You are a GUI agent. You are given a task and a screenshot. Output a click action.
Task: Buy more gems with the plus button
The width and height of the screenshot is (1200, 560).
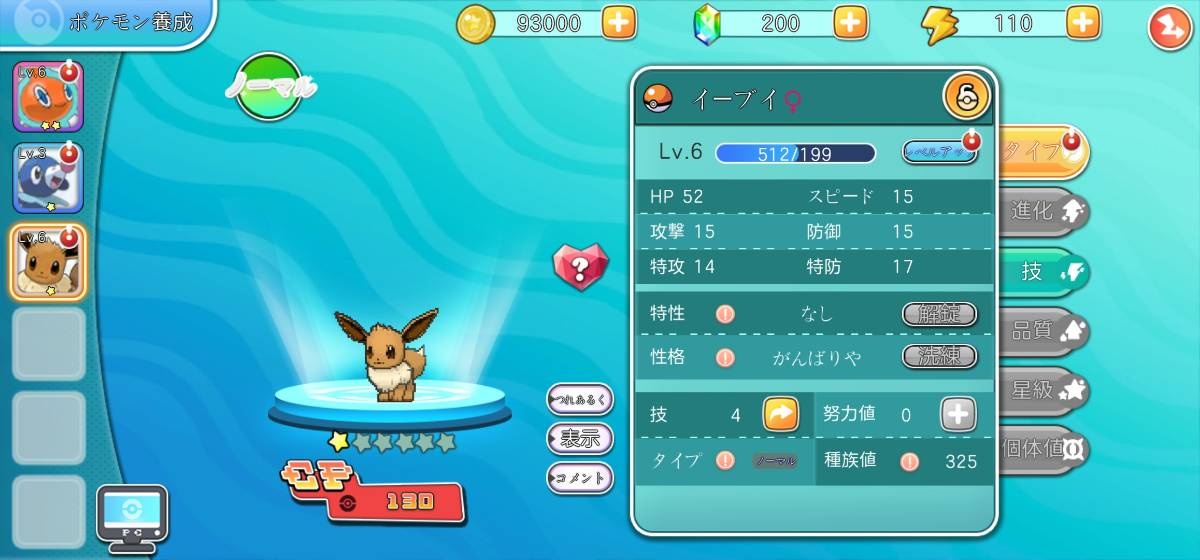pyautogui.click(x=850, y=23)
